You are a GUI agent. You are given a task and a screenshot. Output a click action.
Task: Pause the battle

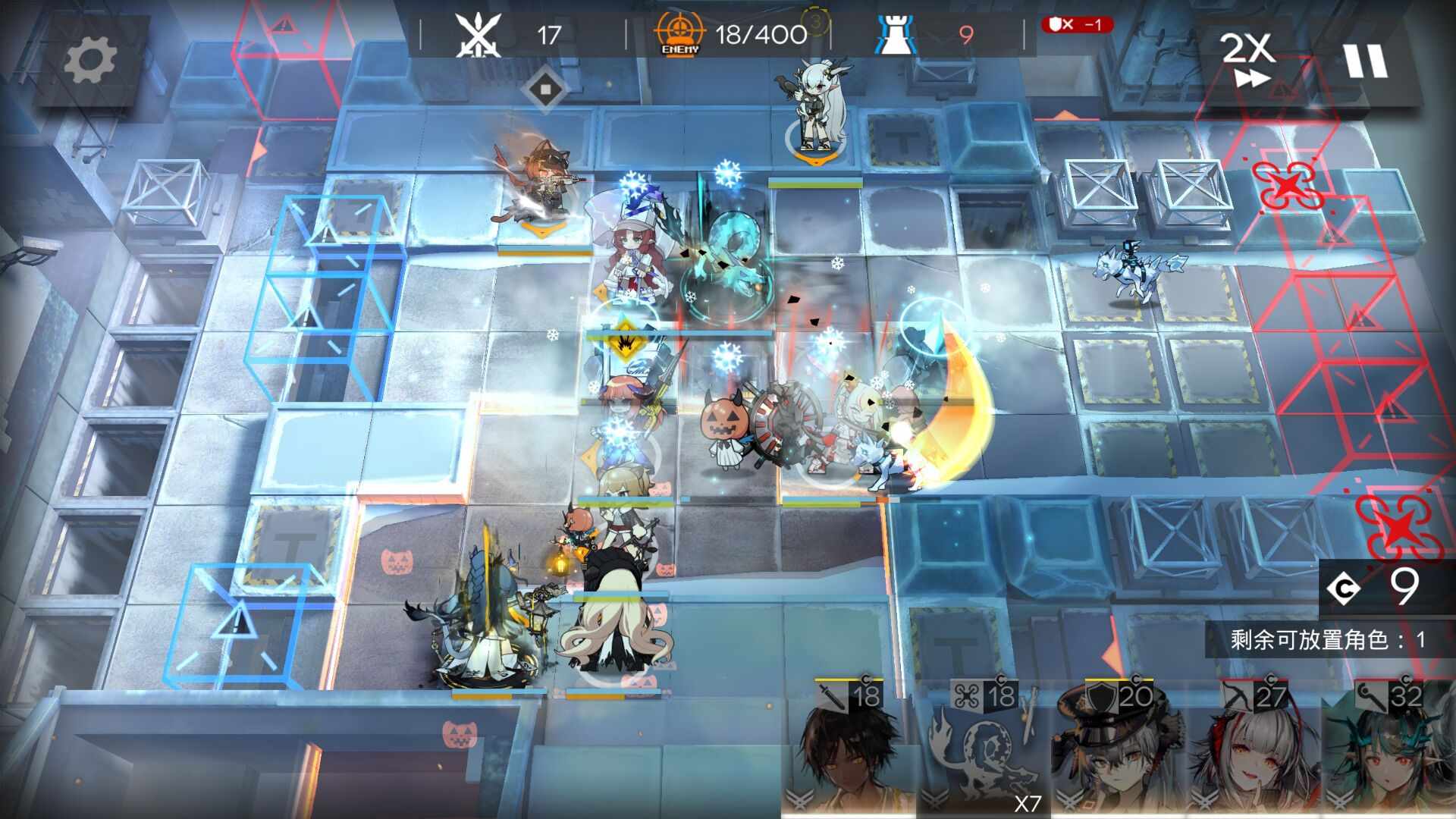tap(1365, 61)
